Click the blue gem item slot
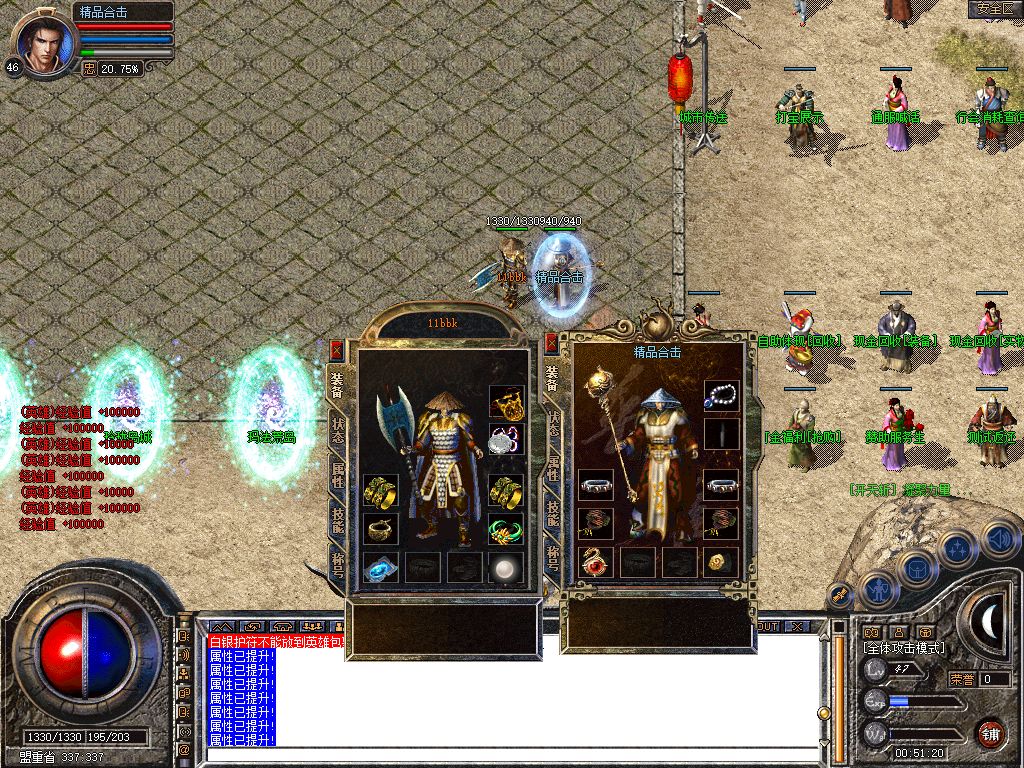Screen dimensions: 1024x768 pyautogui.click(x=381, y=567)
